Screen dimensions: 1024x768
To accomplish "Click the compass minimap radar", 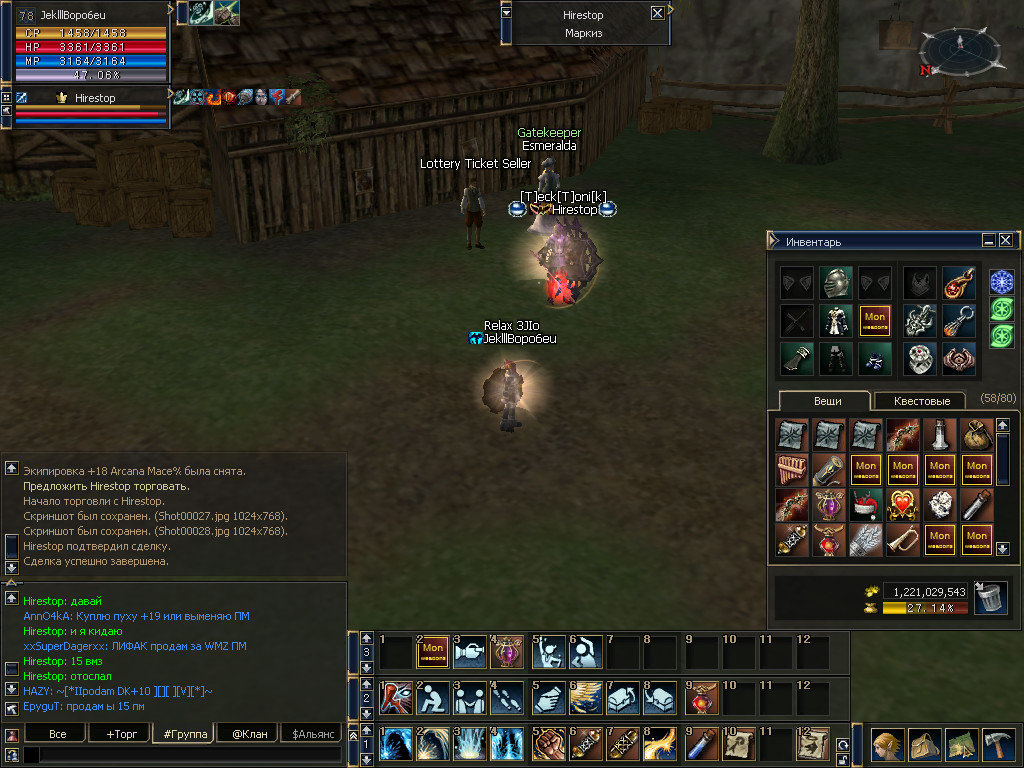I will click(x=959, y=48).
